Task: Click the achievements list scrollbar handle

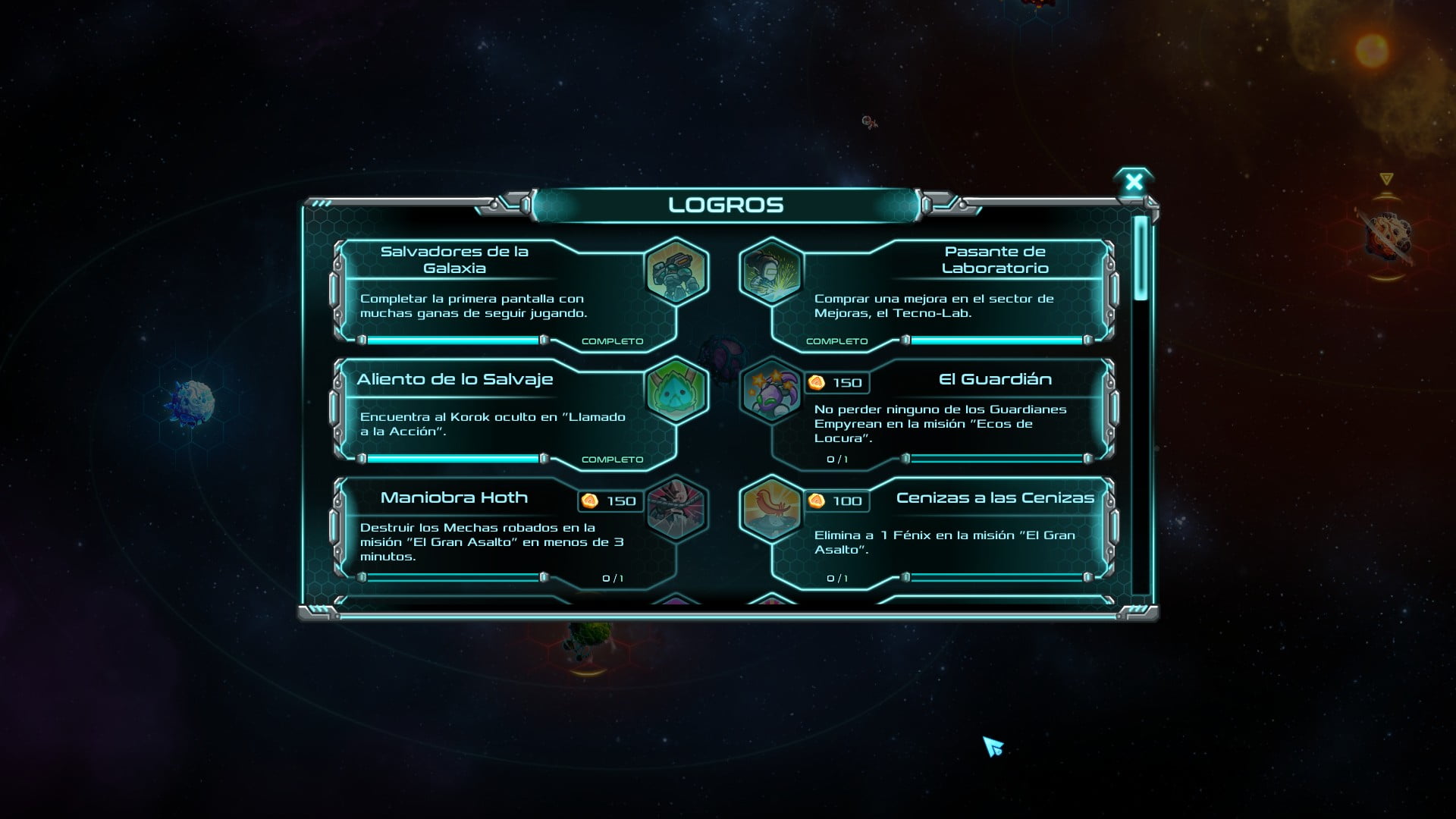Action: coord(1141,258)
